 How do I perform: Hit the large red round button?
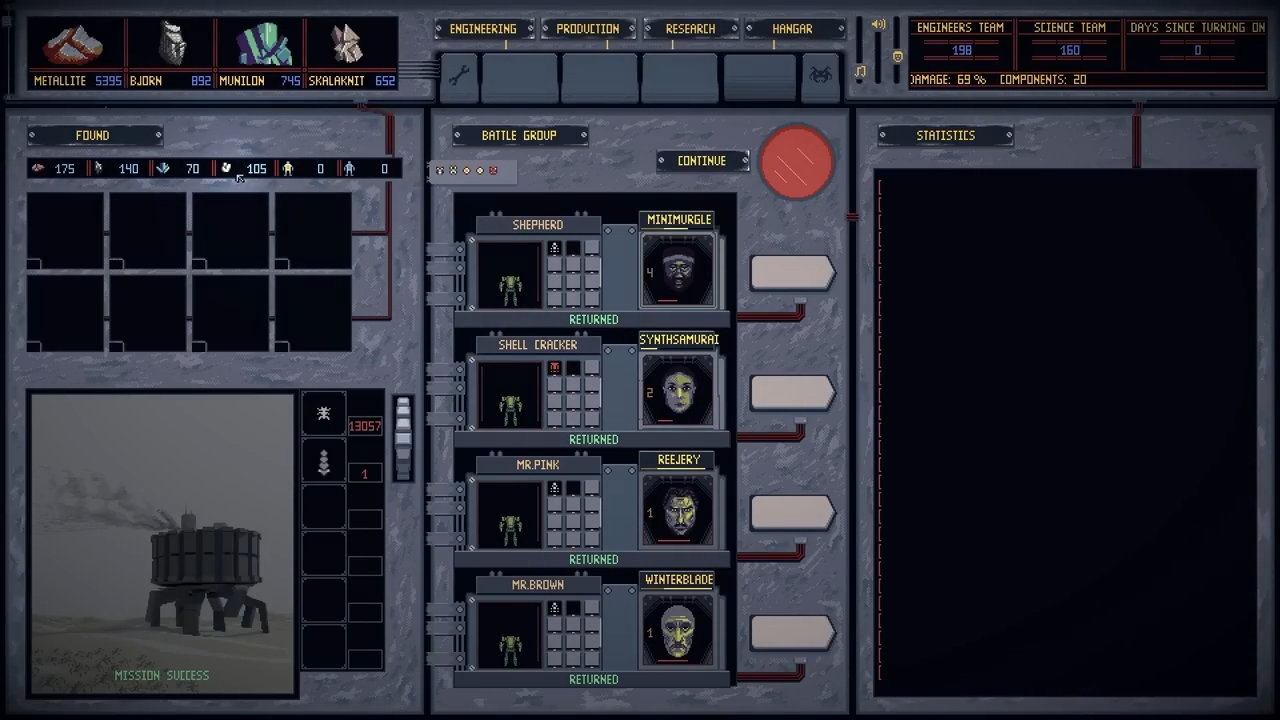coord(797,162)
